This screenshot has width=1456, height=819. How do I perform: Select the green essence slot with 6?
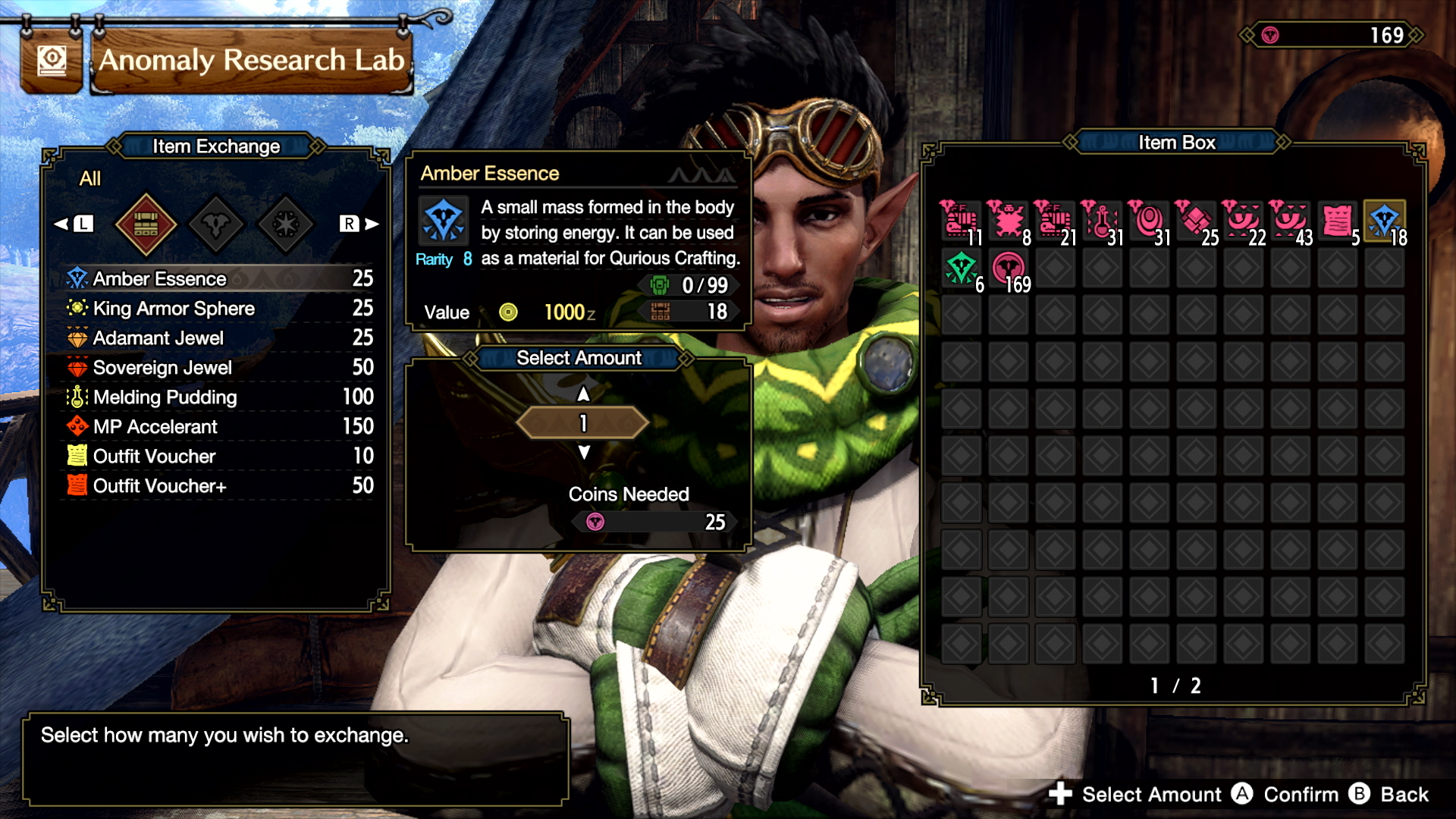pyautogui.click(x=961, y=268)
